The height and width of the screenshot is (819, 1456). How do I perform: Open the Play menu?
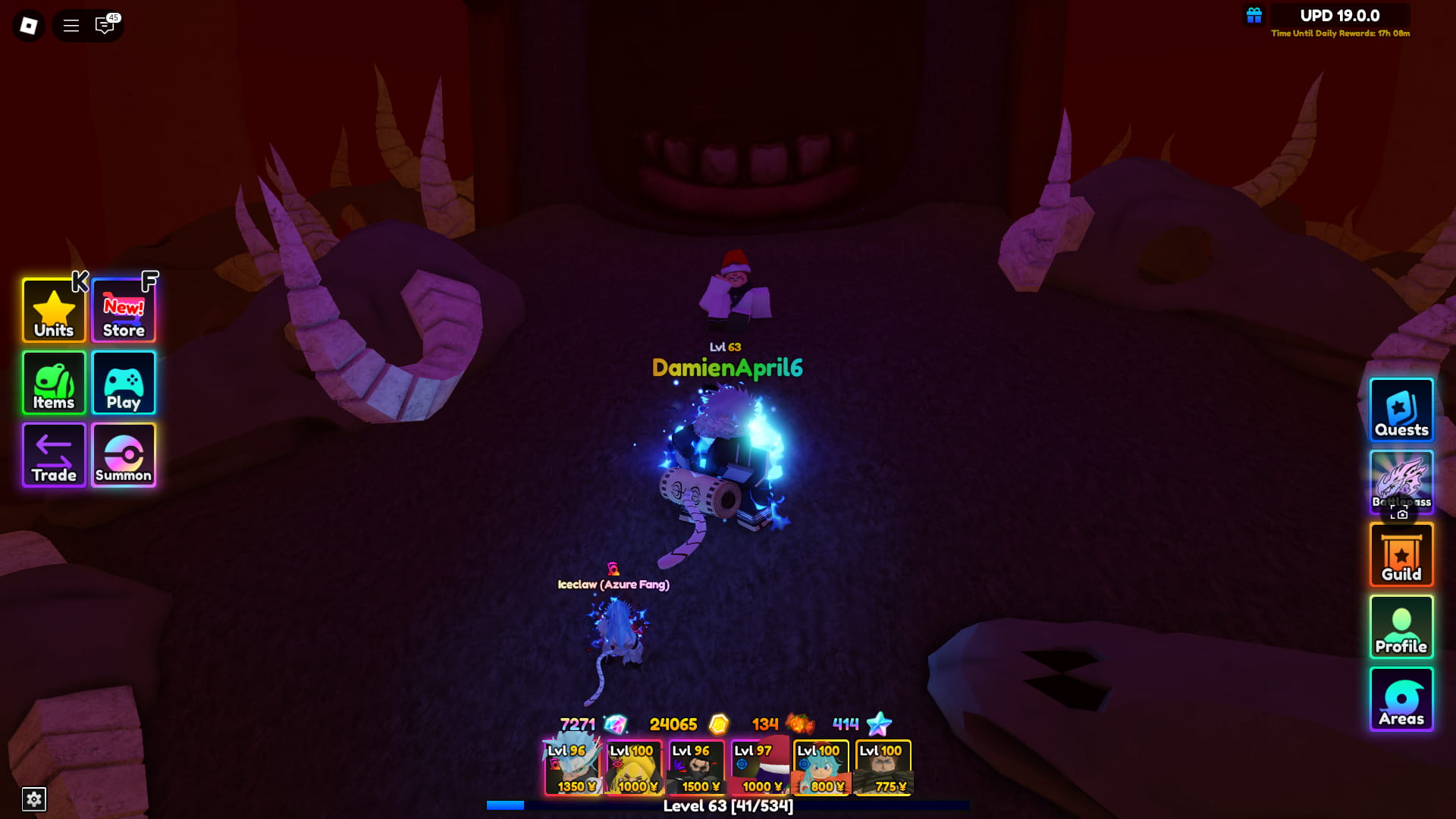[123, 383]
